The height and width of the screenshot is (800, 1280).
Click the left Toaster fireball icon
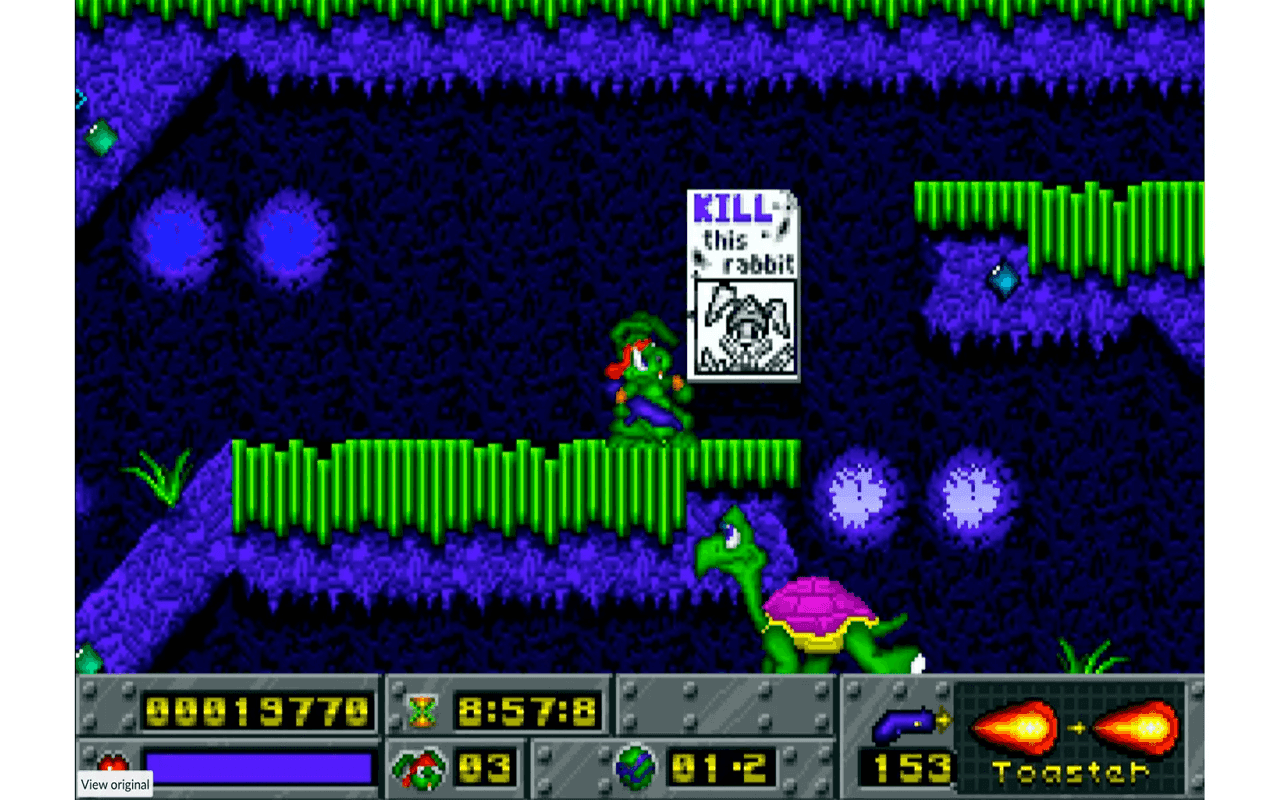coord(1015,726)
